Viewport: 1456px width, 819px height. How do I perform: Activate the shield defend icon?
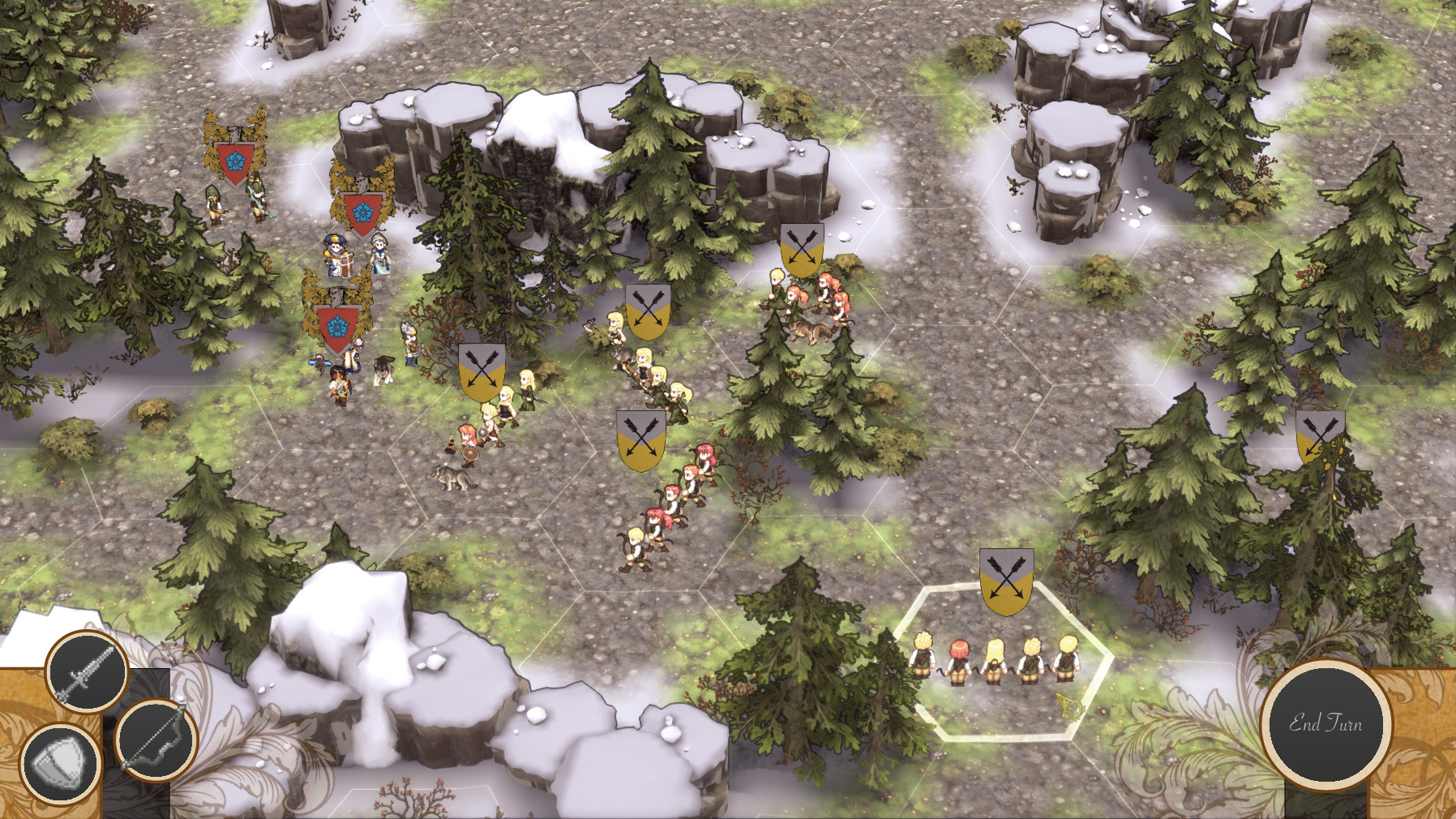click(x=60, y=764)
